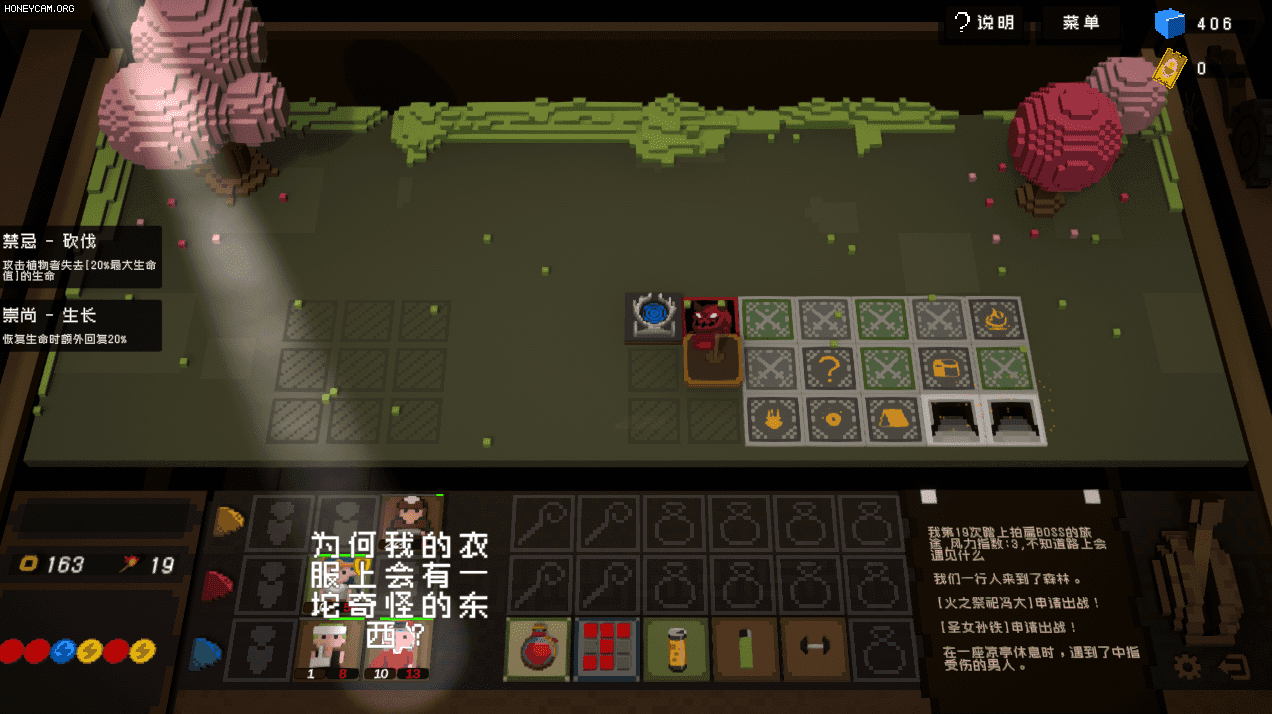
Task: Select the white-haired hero card with stats 1 and 8
Action: [x=326, y=649]
